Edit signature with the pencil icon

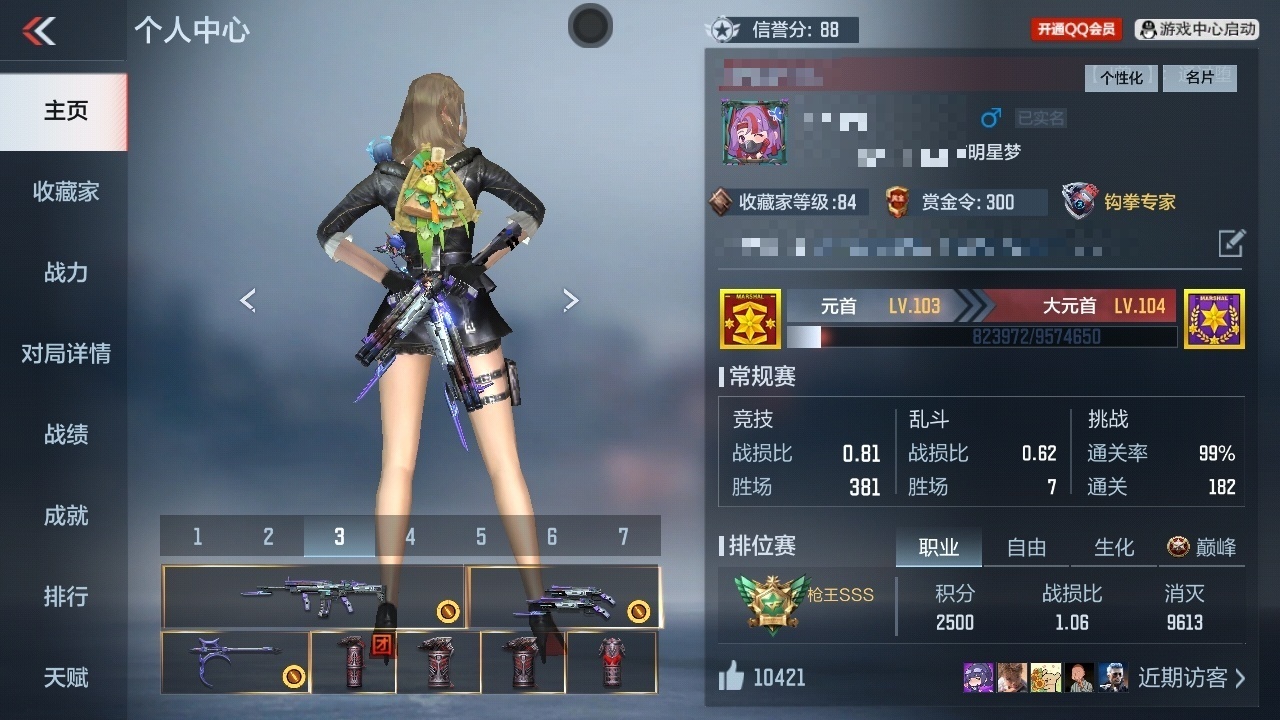click(x=1232, y=243)
